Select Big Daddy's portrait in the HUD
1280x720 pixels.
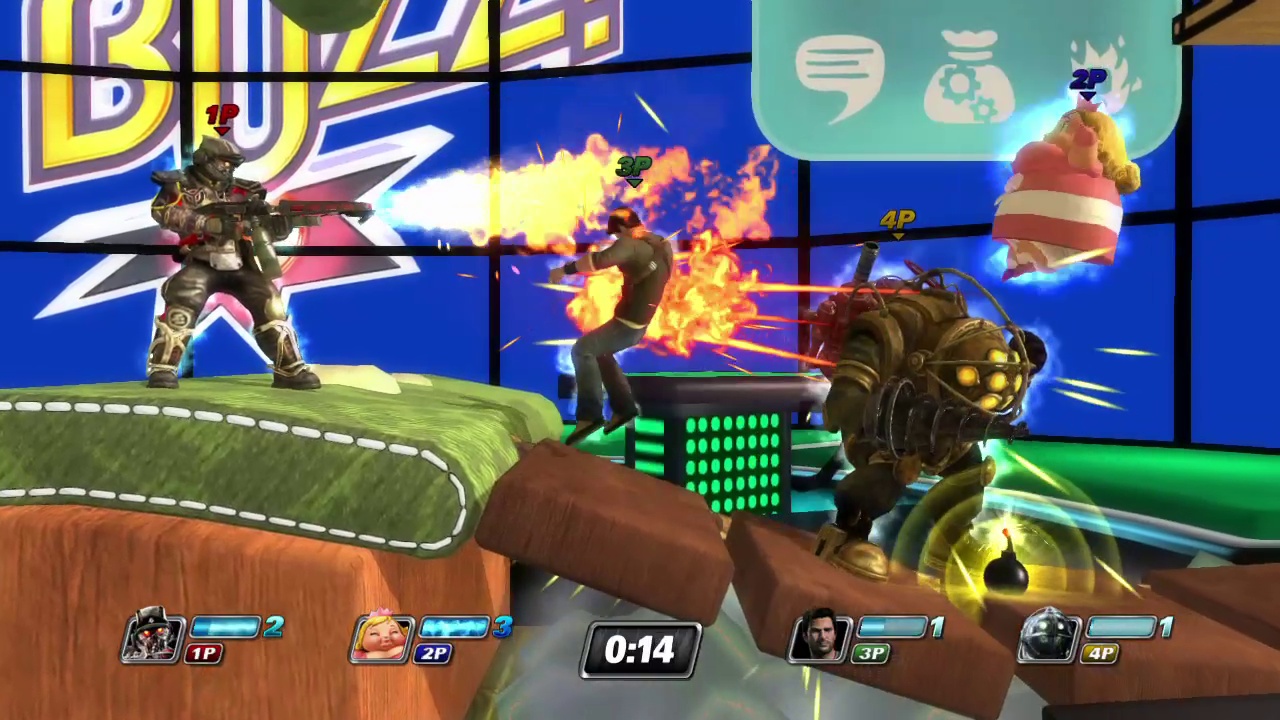[x=1048, y=638]
